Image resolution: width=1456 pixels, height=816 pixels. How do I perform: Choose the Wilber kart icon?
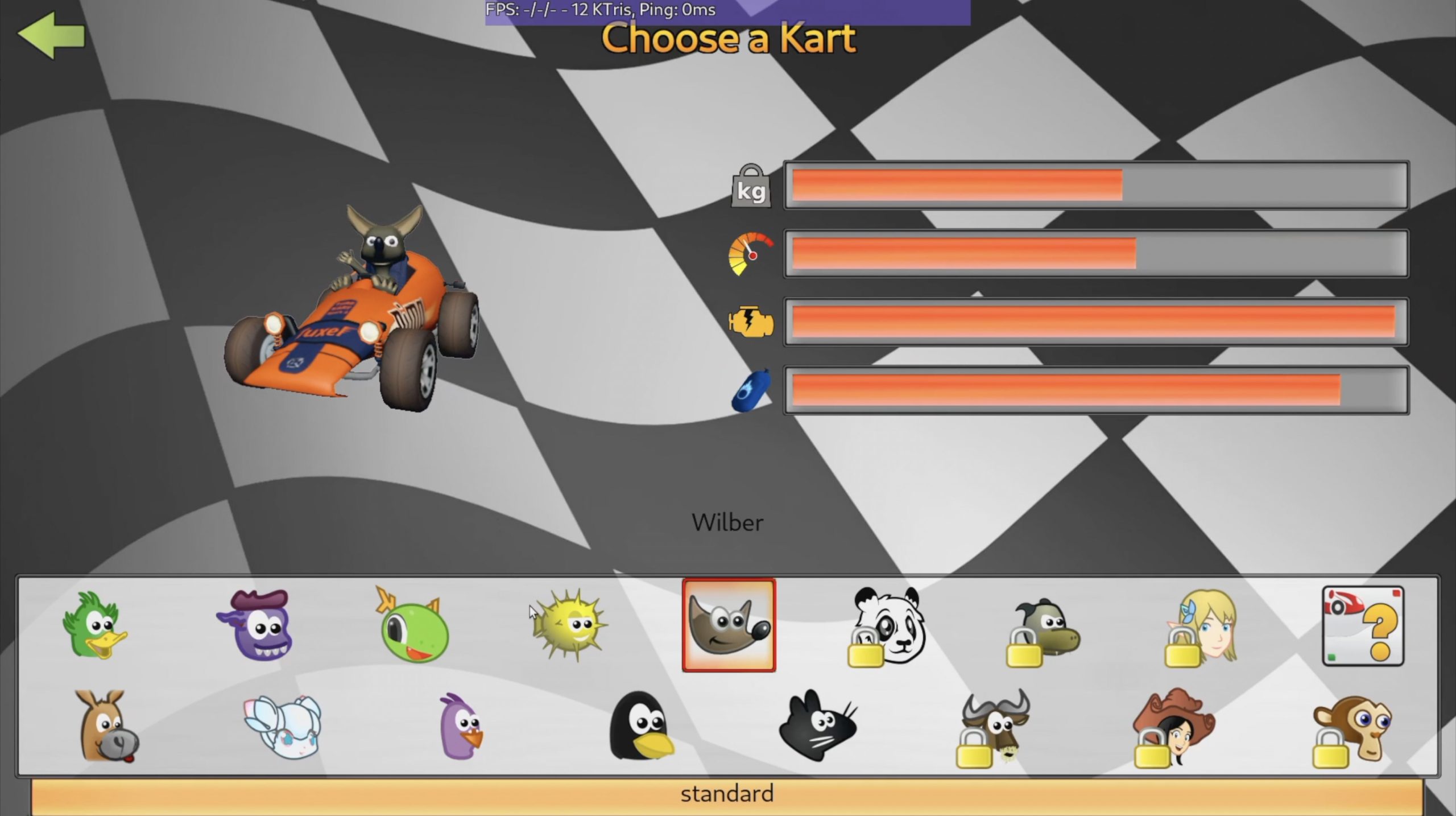pyautogui.click(x=729, y=626)
